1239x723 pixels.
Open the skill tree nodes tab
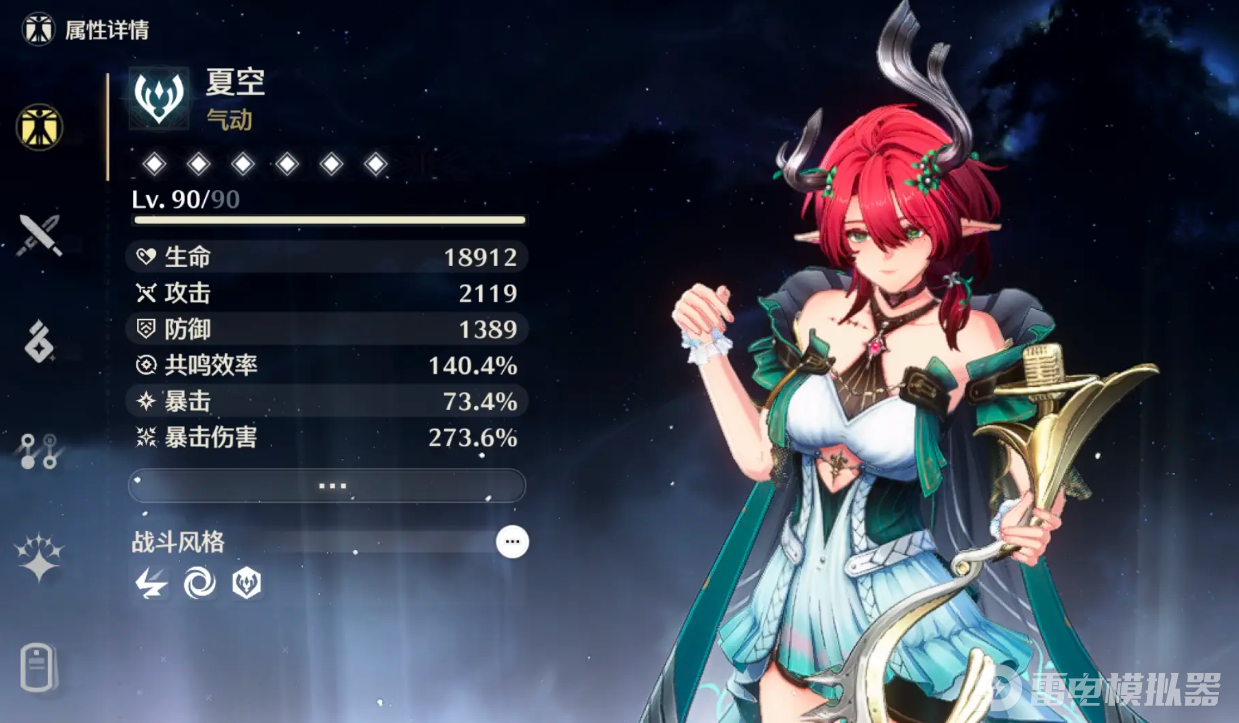40,451
